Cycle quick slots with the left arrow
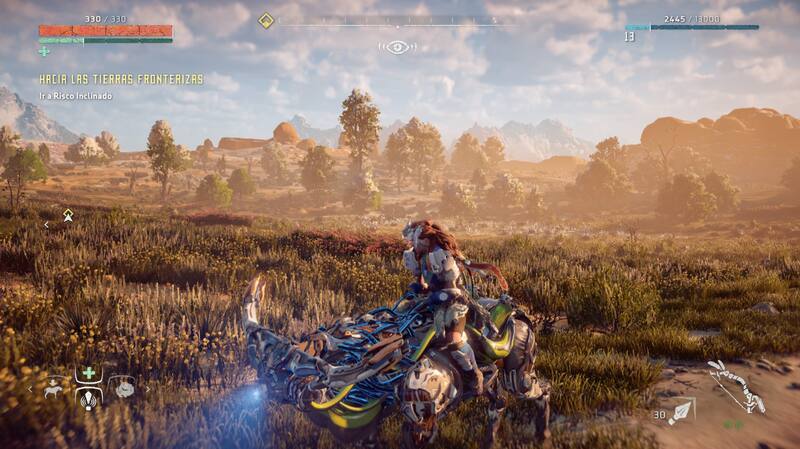The width and height of the screenshot is (800, 449). tap(31, 387)
